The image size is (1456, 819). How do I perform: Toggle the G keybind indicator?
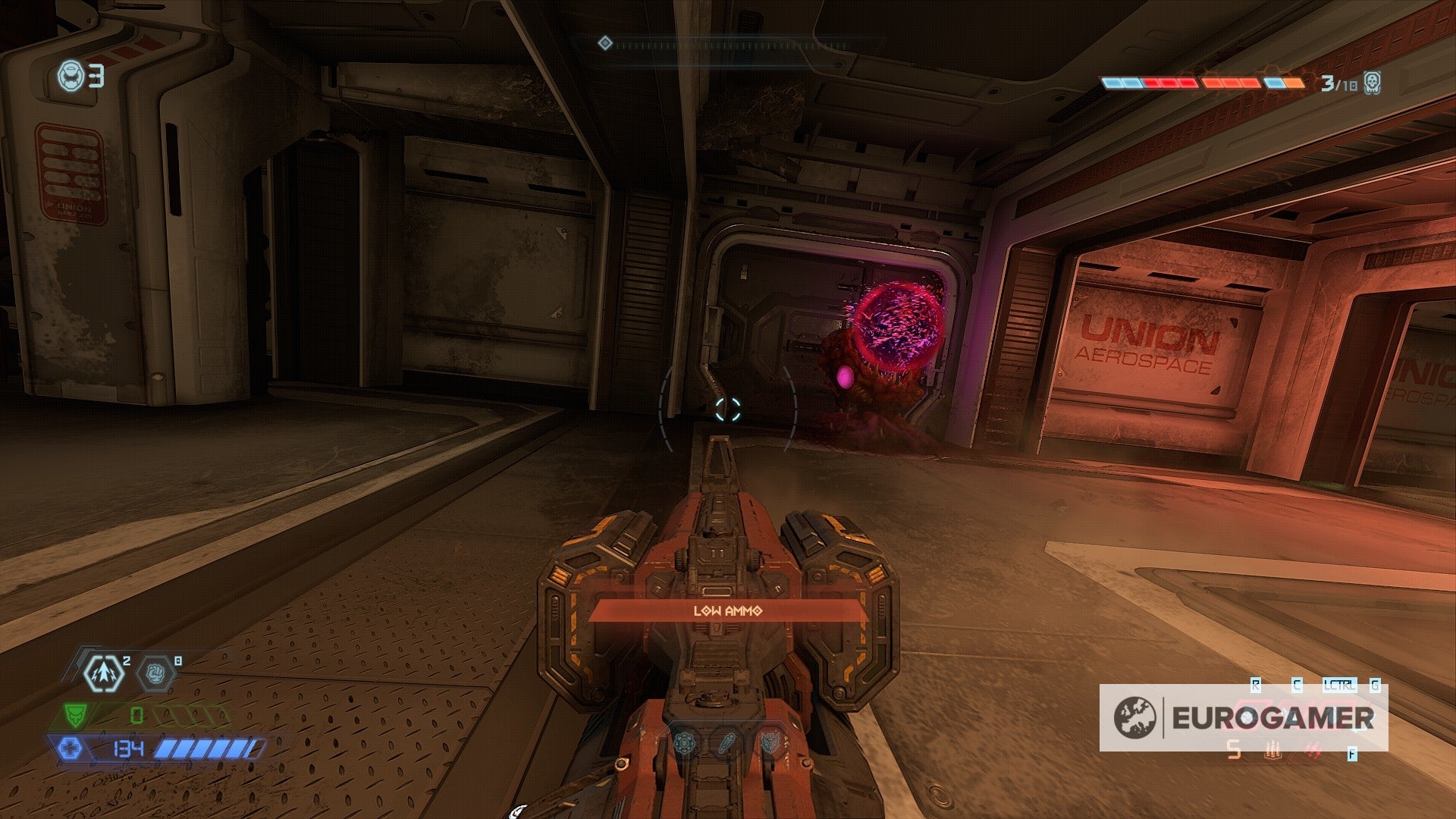1374,686
